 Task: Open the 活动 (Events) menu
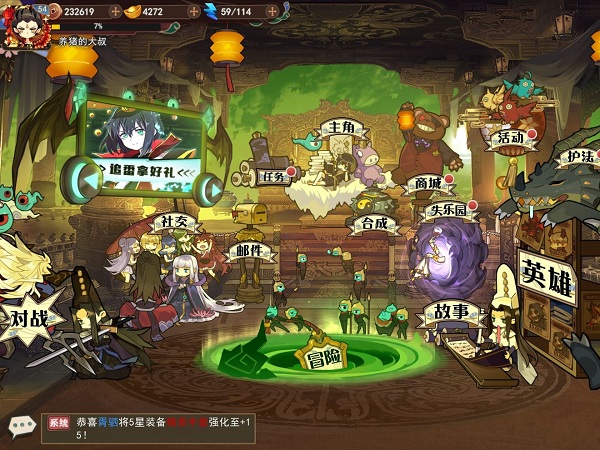(510, 137)
